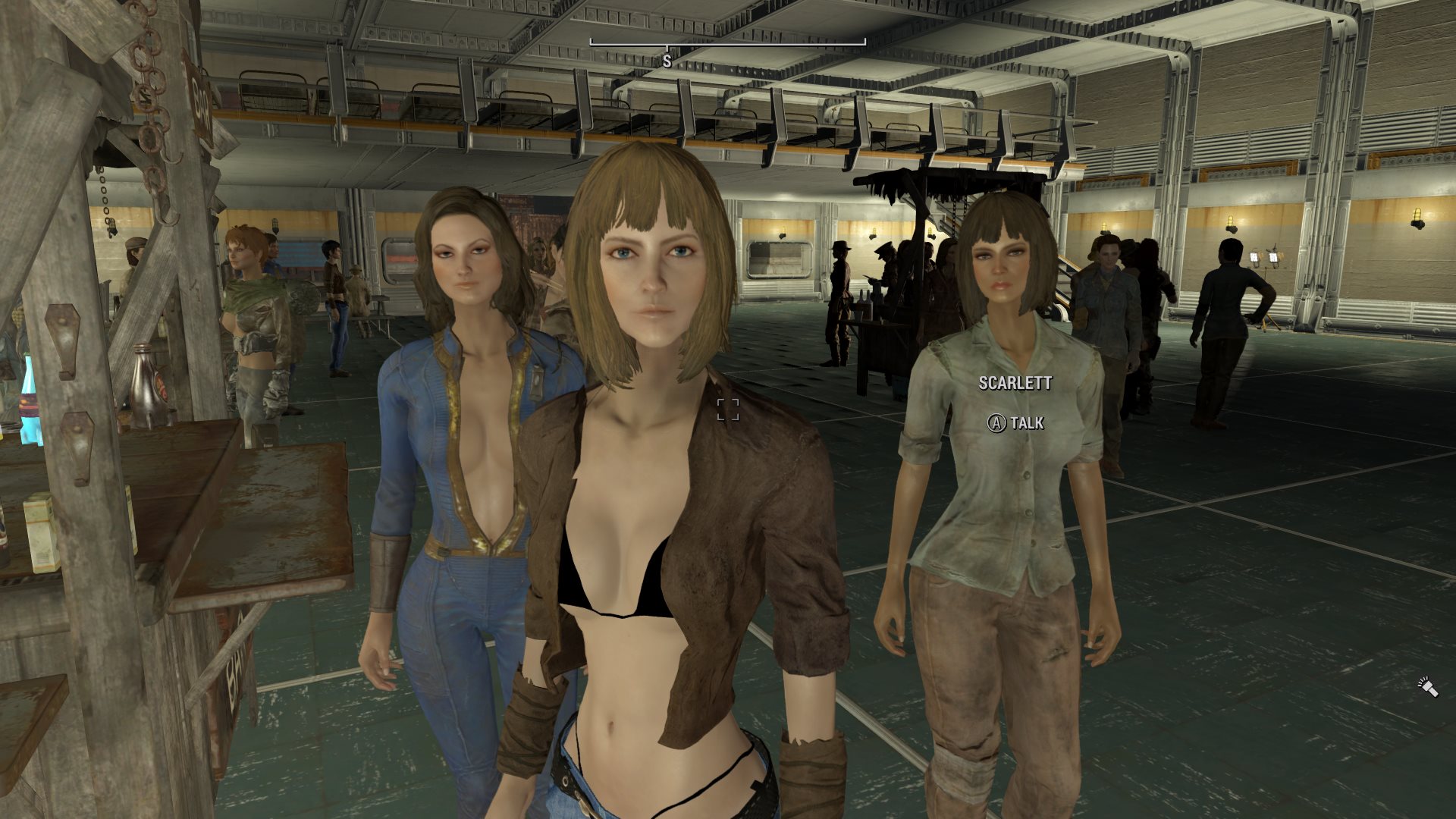Click the wall-mounted lights on the far right
1456x819 pixels.
coord(1417,220)
